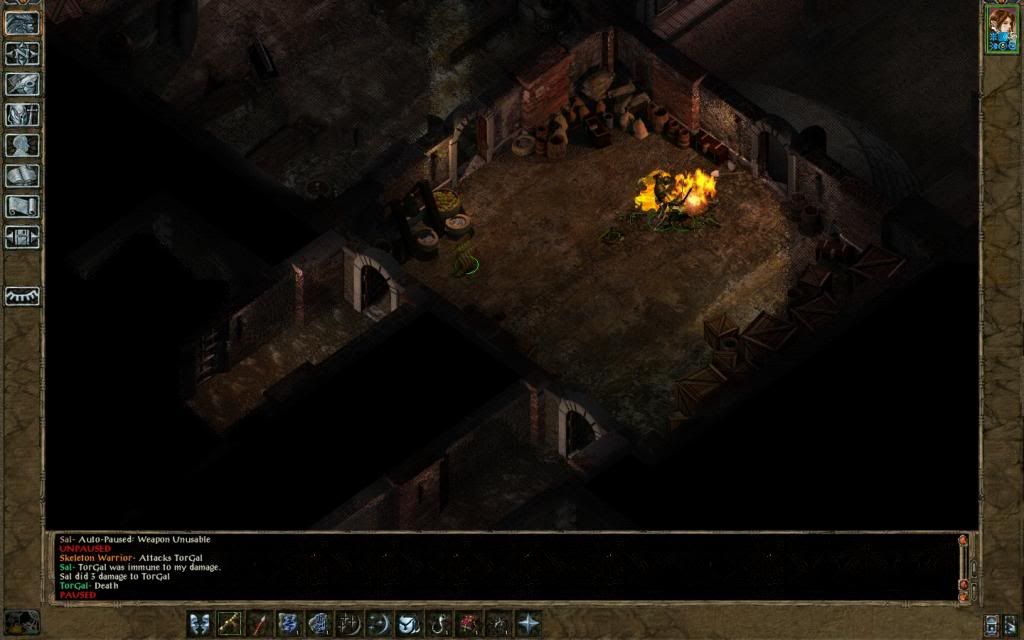Open the area map from sidebar
This screenshot has height=640, width=1024.
[22, 53]
